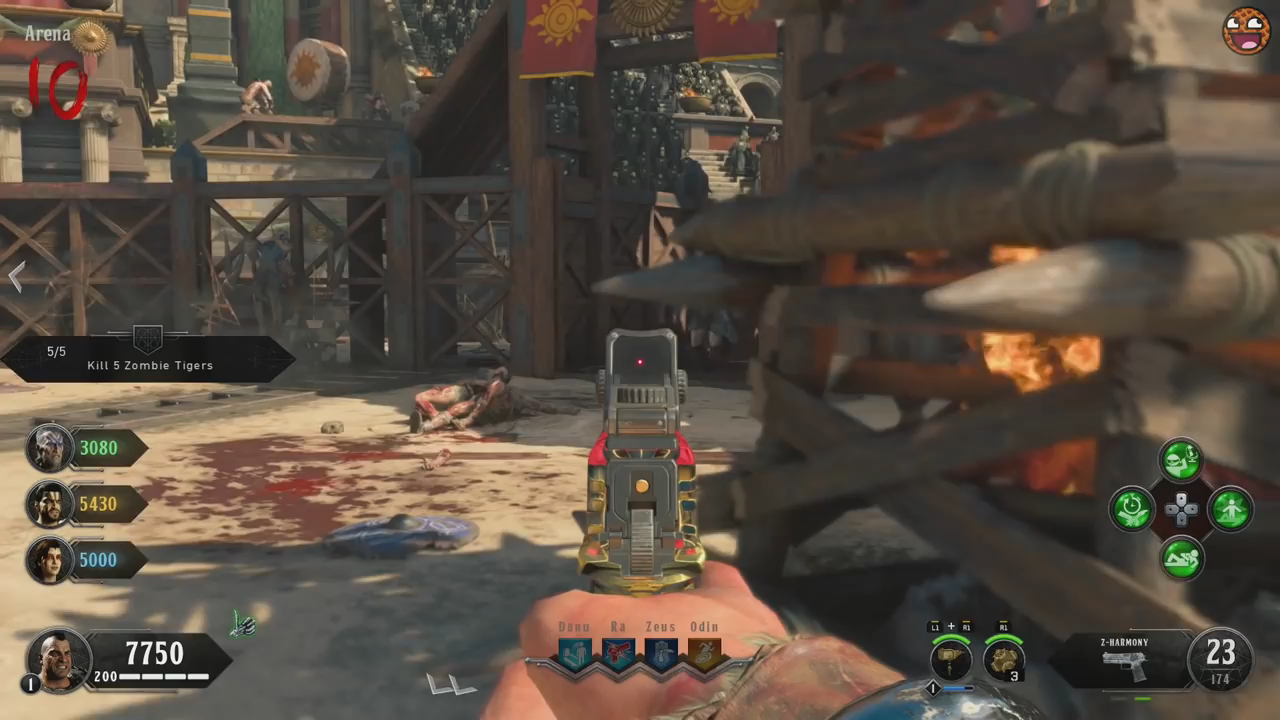
Task: Select the grenade equipment icon showing 3
Action: click(x=1003, y=659)
